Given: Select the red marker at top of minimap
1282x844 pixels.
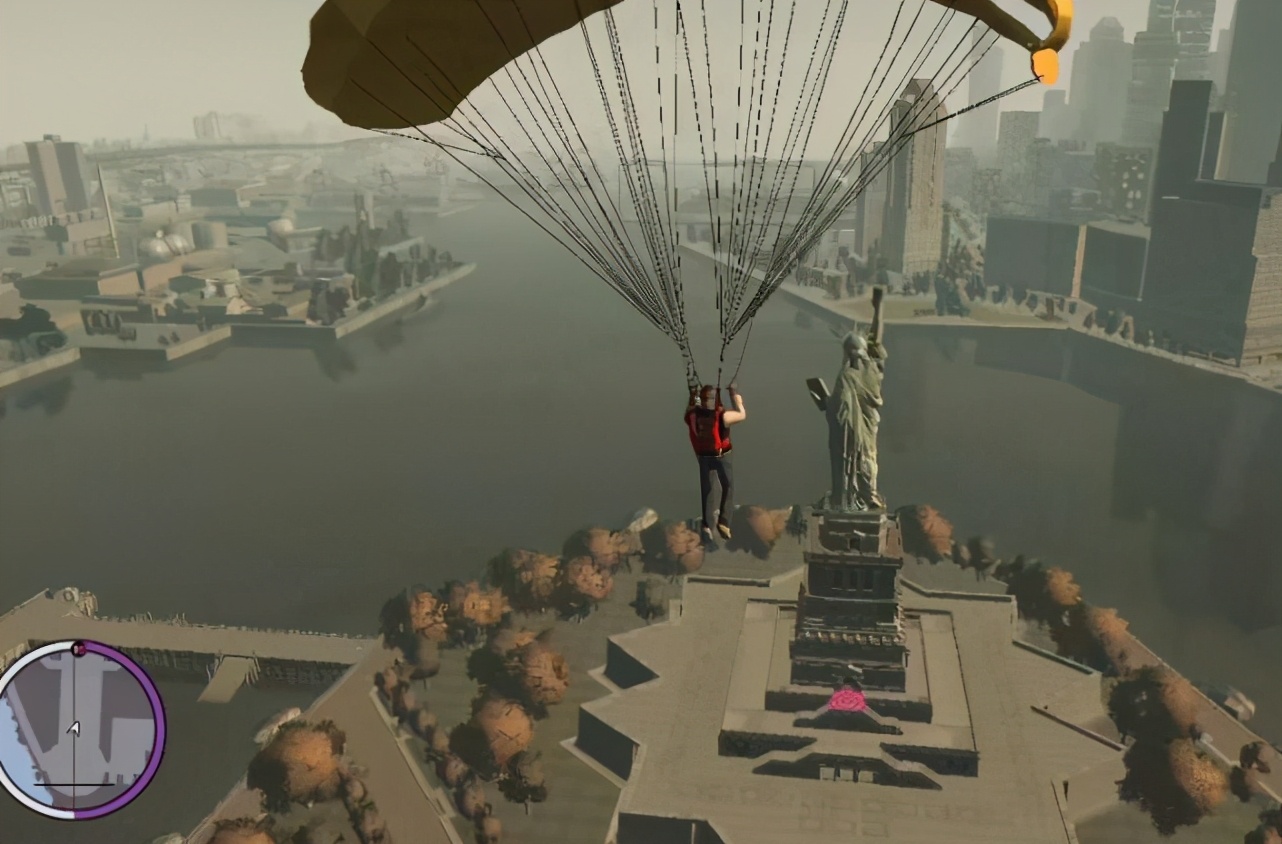Looking at the screenshot, I should [x=78, y=648].
